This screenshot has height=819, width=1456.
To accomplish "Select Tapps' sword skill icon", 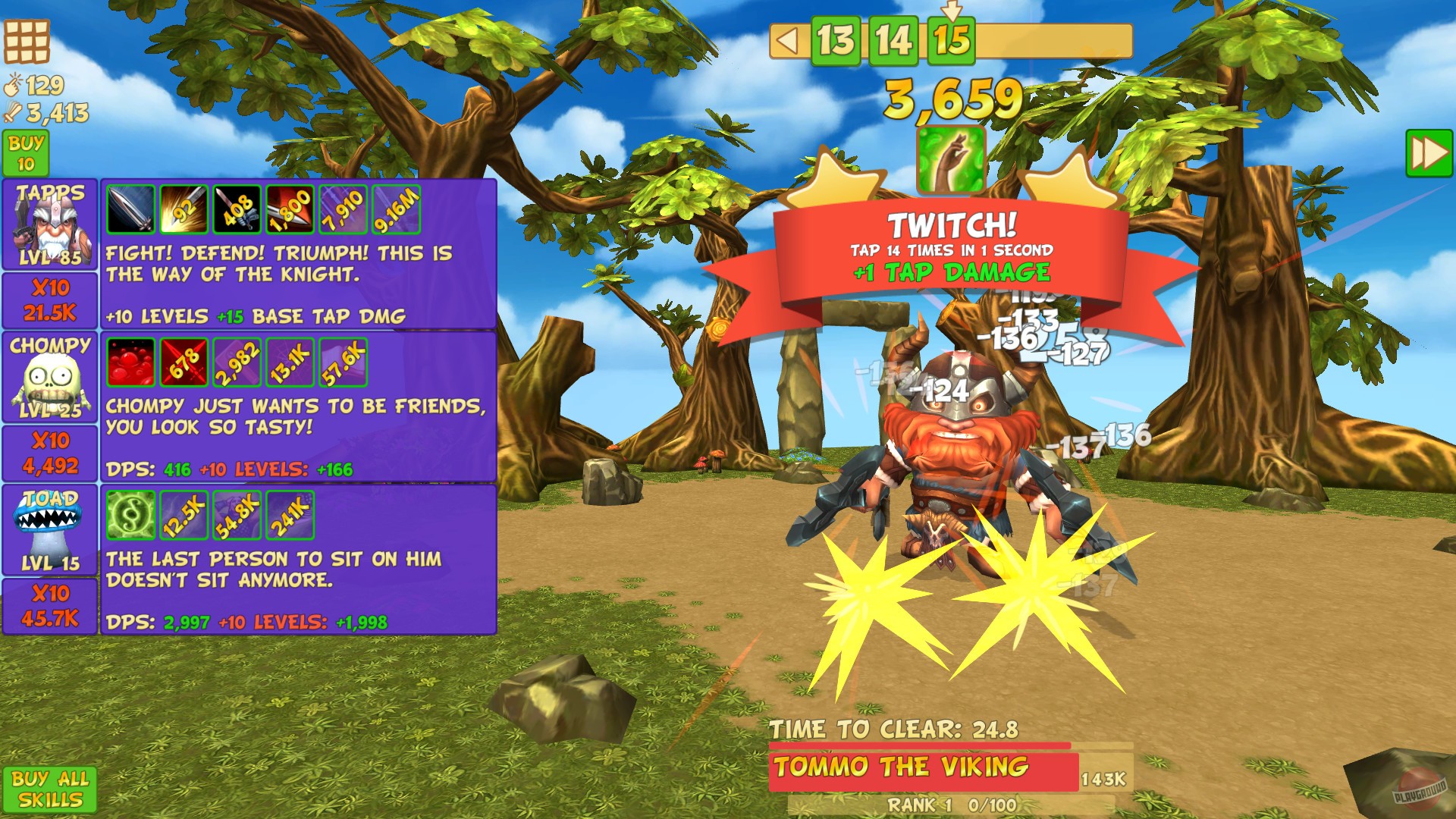I will pos(131,211).
